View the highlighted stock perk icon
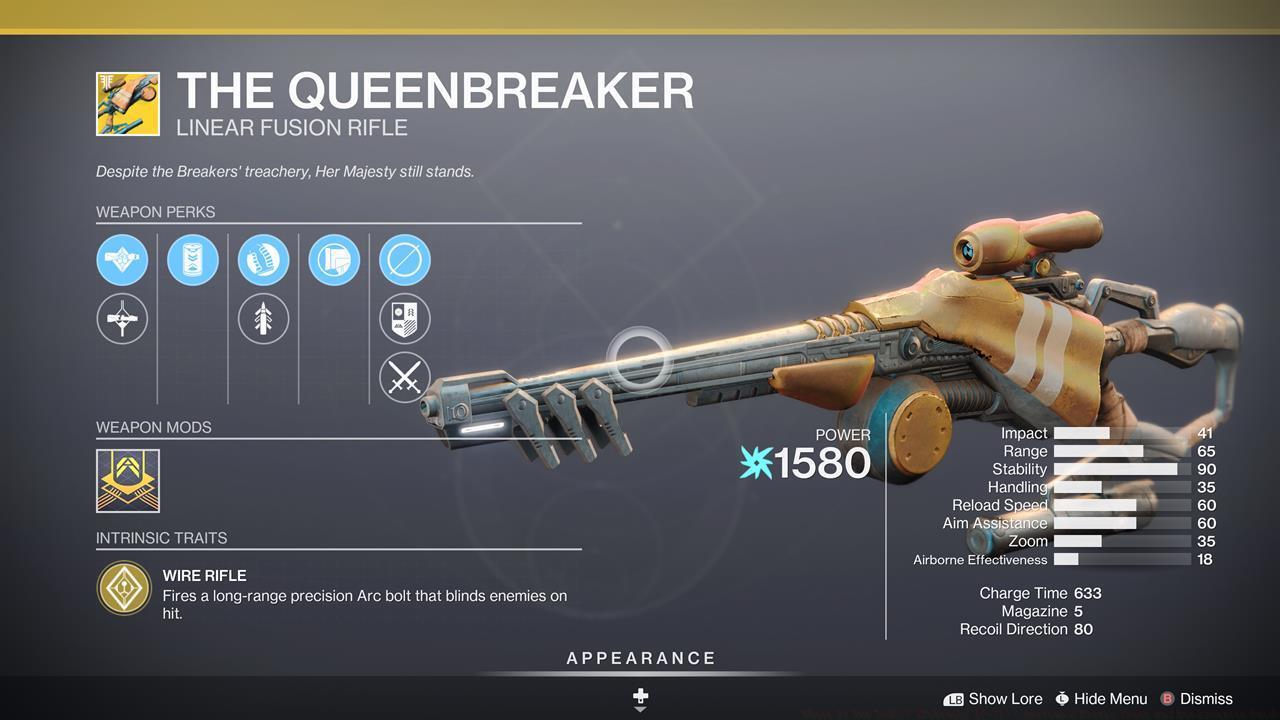The image size is (1280, 720). click(x=334, y=260)
